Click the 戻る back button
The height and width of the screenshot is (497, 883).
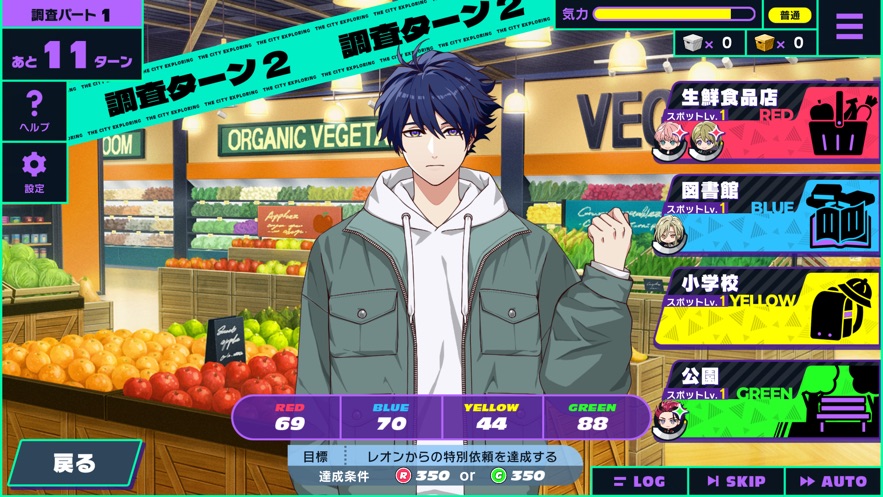click(x=74, y=463)
